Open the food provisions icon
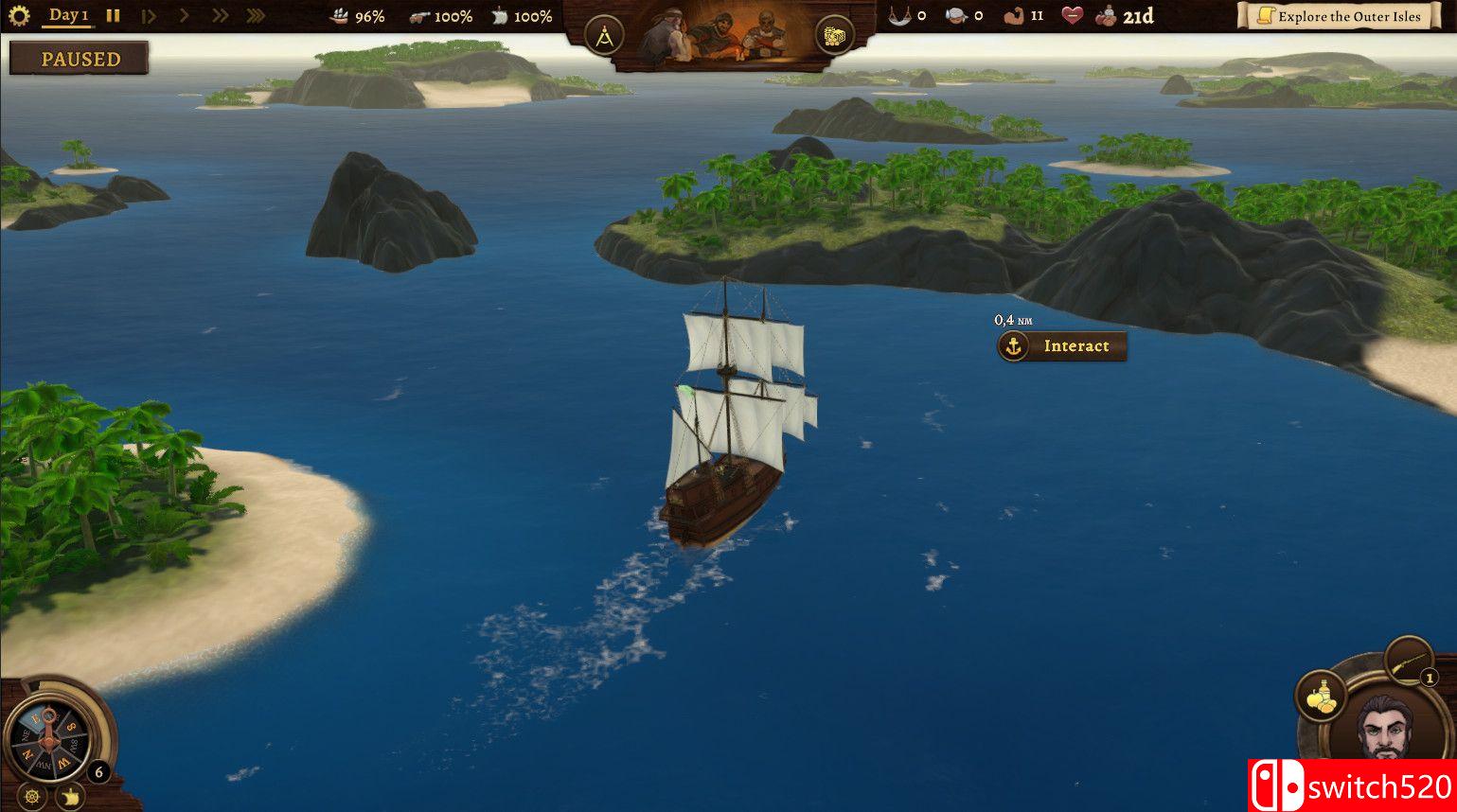The width and height of the screenshot is (1457, 812). pos(1321,697)
